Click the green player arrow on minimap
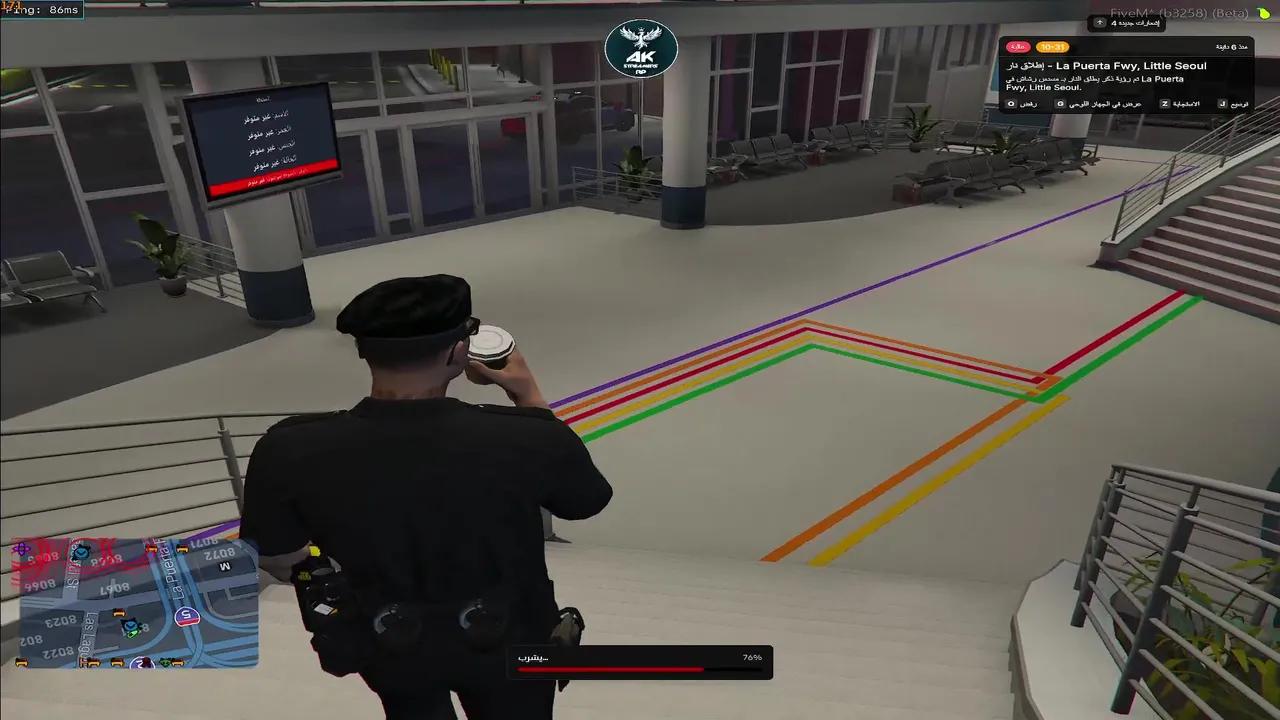The image size is (1280, 720). click(x=132, y=633)
